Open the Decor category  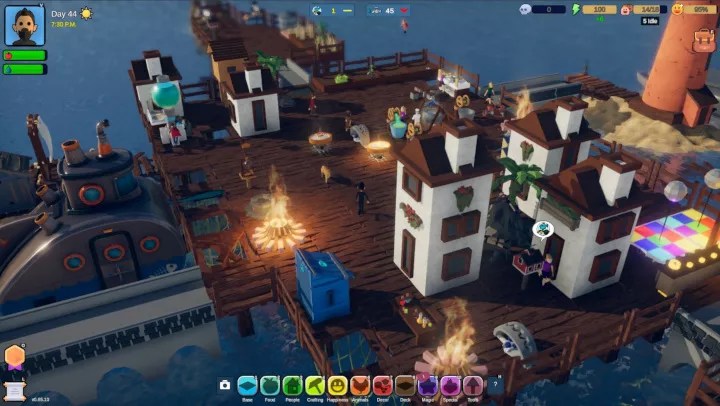click(x=383, y=385)
